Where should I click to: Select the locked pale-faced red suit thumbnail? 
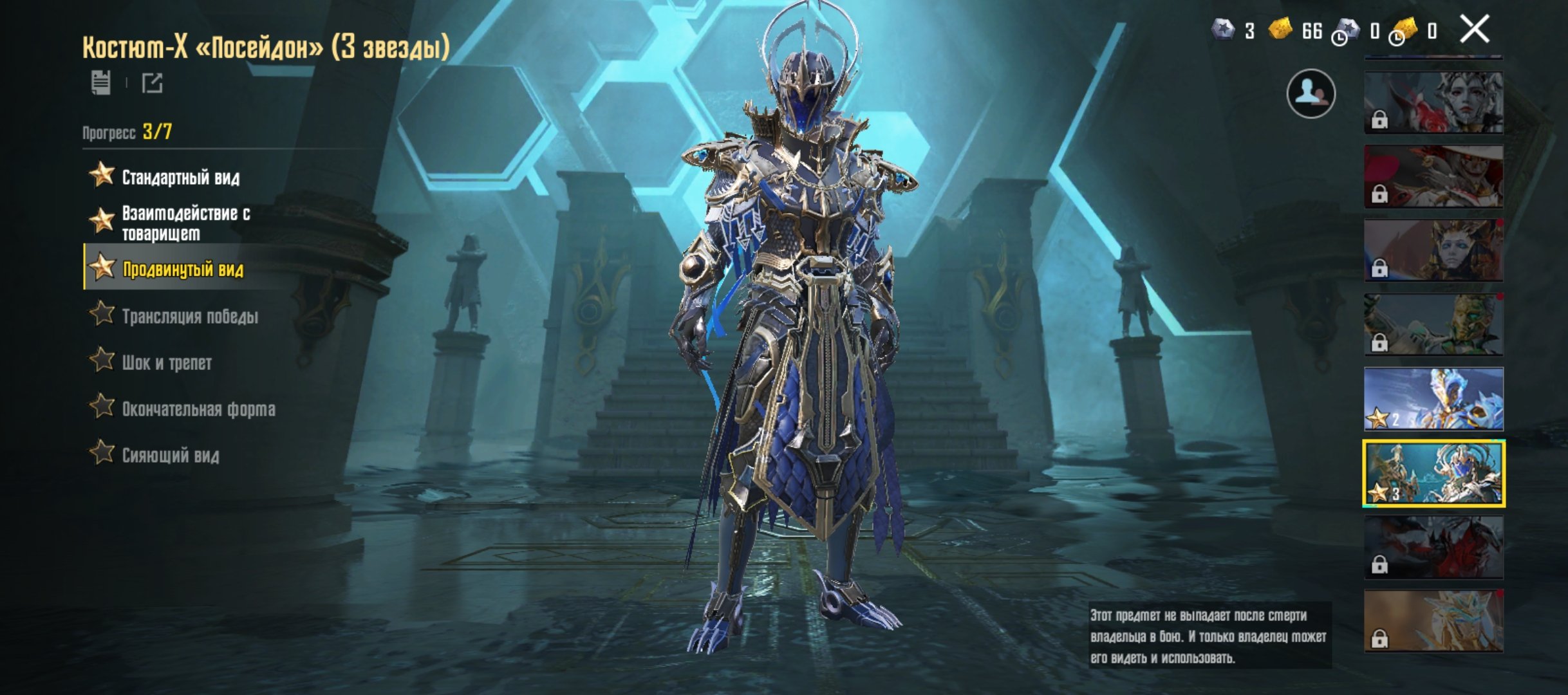[1433, 102]
